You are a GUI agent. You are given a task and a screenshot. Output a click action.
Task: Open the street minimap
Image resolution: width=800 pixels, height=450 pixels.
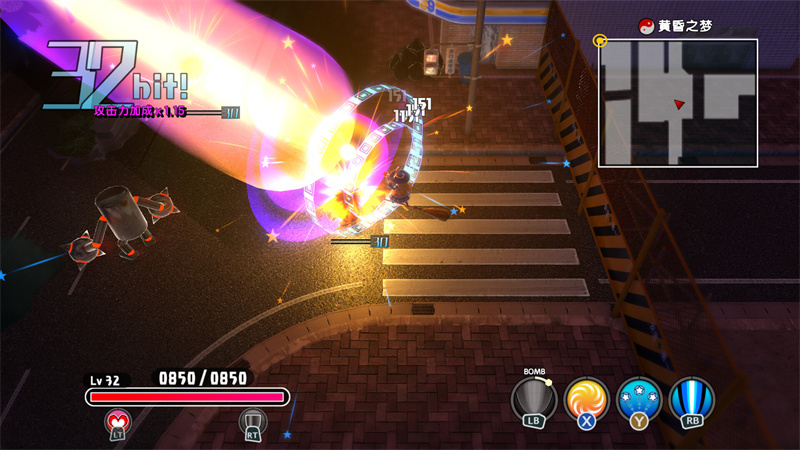[678, 102]
